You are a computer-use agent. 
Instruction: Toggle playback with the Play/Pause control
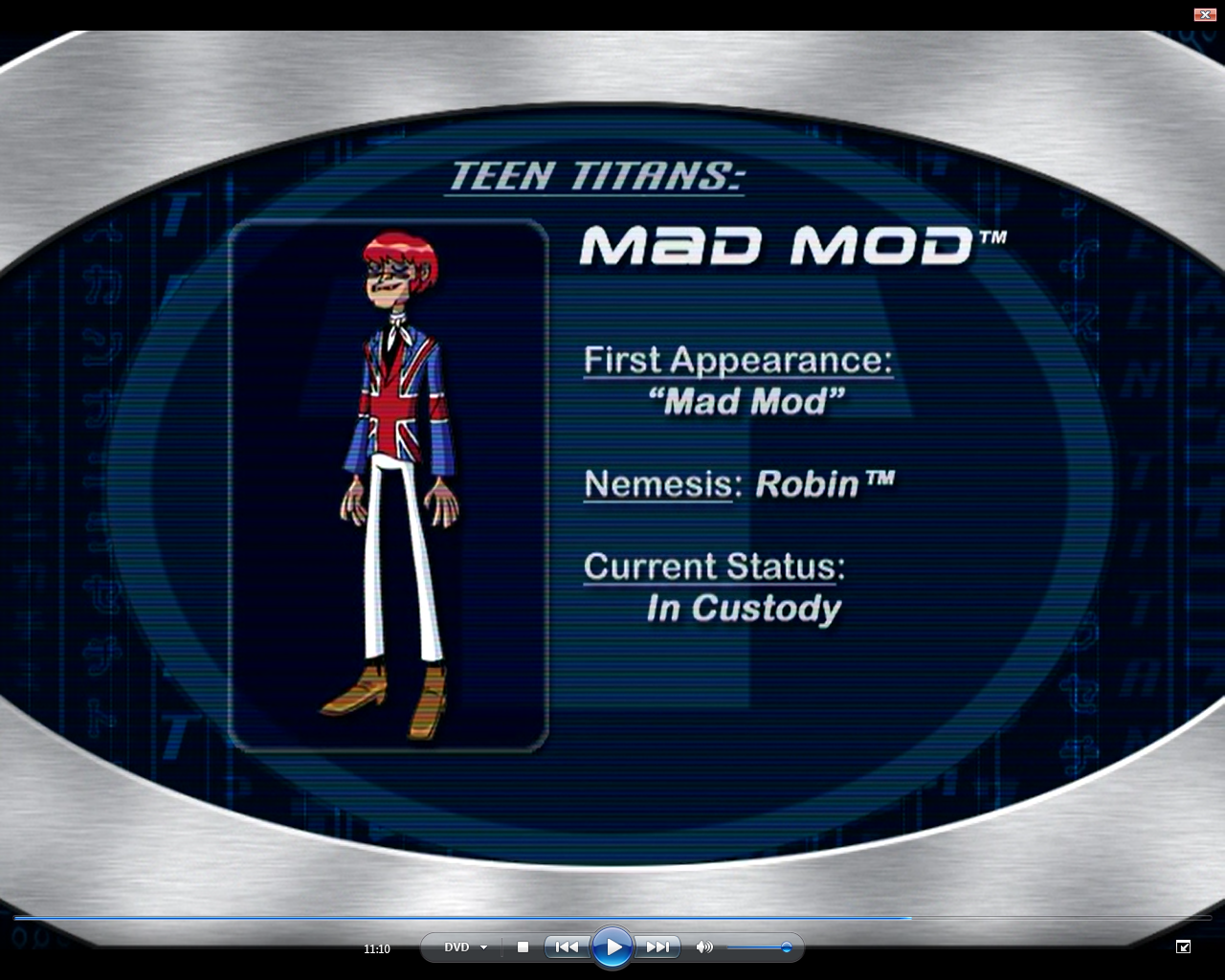612,947
